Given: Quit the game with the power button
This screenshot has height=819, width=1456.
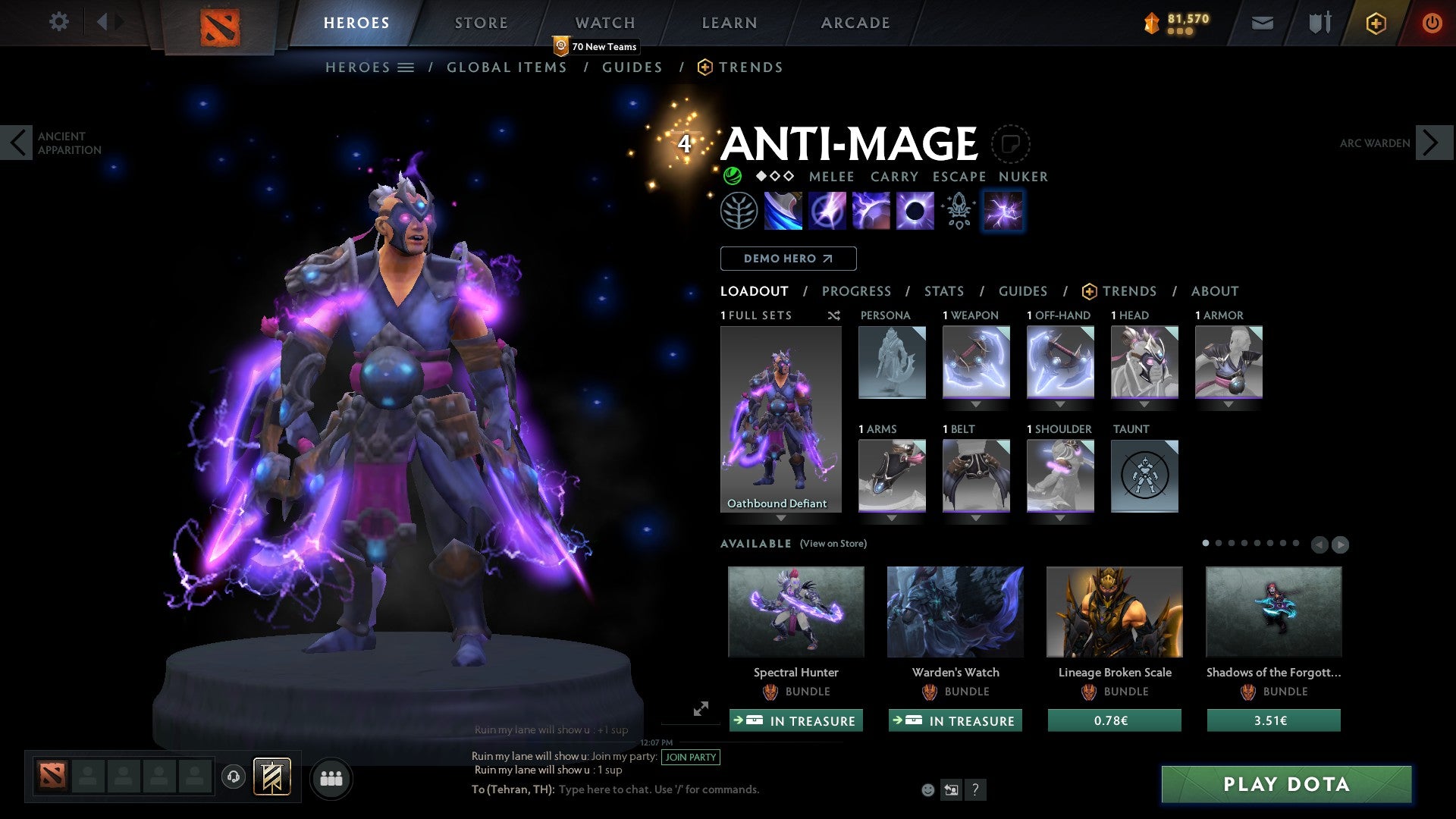Looking at the screenshot, I should pos(1432,23).
